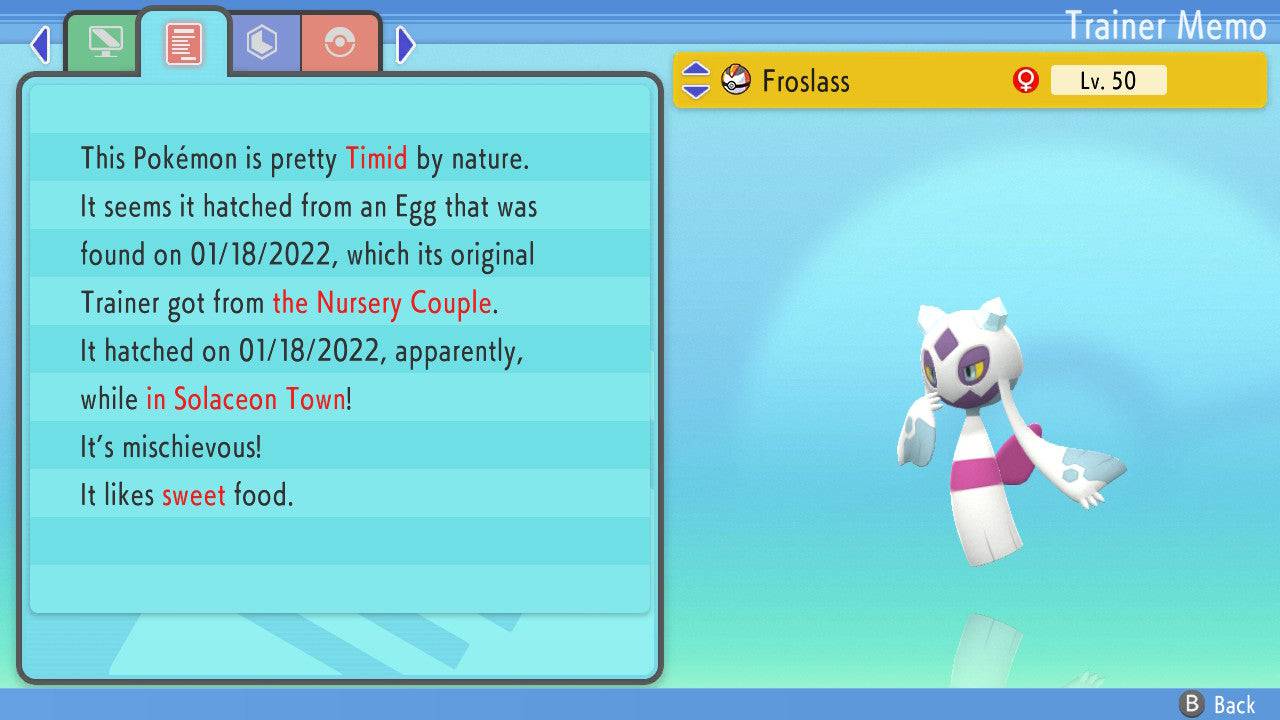Open the red Poké Ball Ribbons tab icon

coord(341,42)
